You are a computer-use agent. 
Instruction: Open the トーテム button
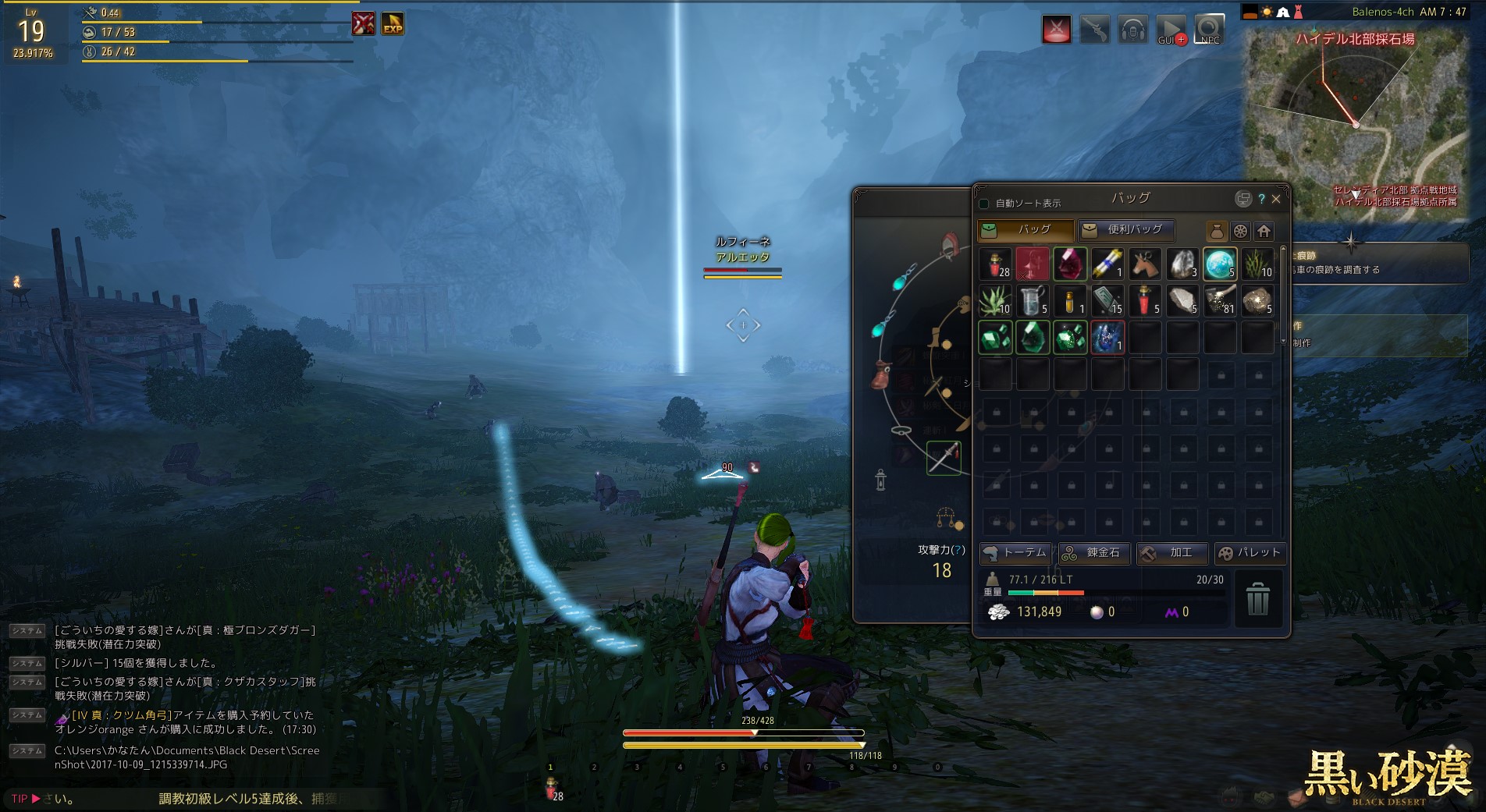coord(1016,553)
